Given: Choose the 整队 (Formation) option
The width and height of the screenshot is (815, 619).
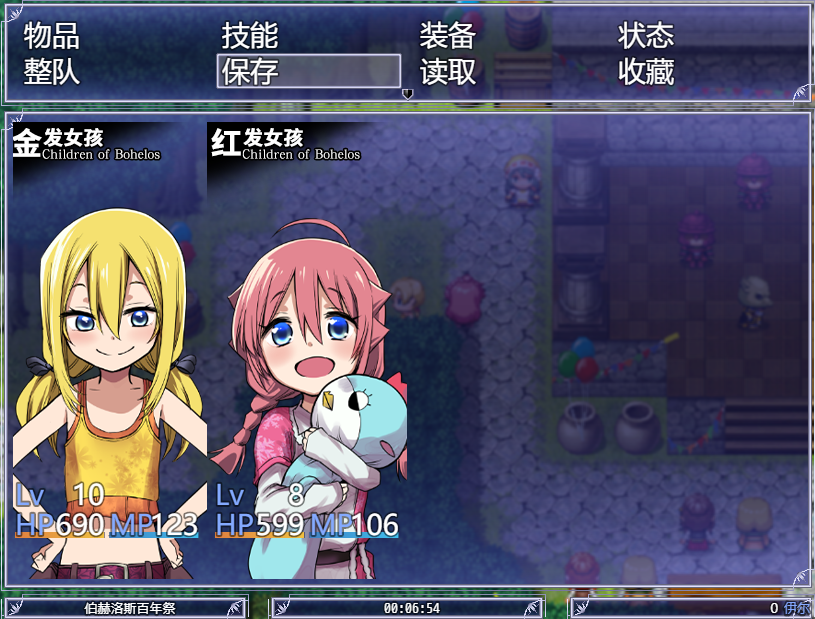Looking at the screenshot, I should click(x=51, y=72).
